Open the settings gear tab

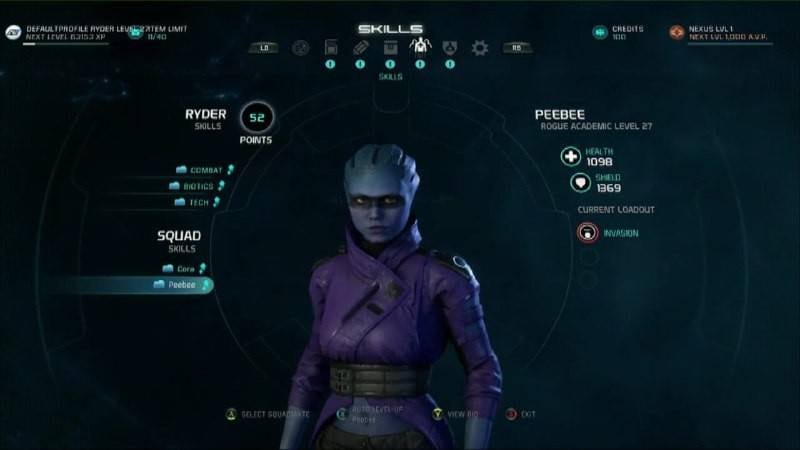[480, 47]
